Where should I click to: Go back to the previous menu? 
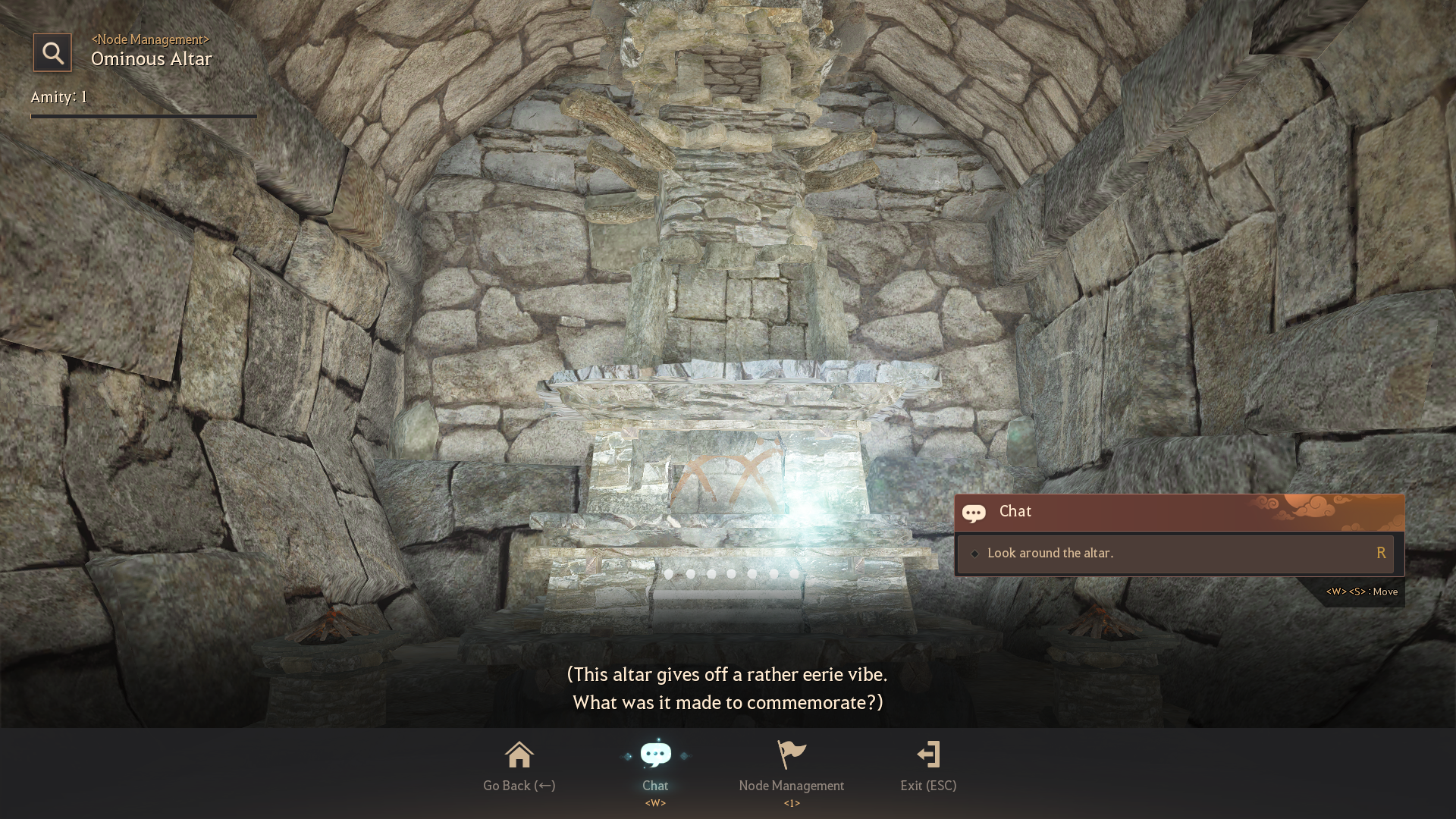(519, 766)
